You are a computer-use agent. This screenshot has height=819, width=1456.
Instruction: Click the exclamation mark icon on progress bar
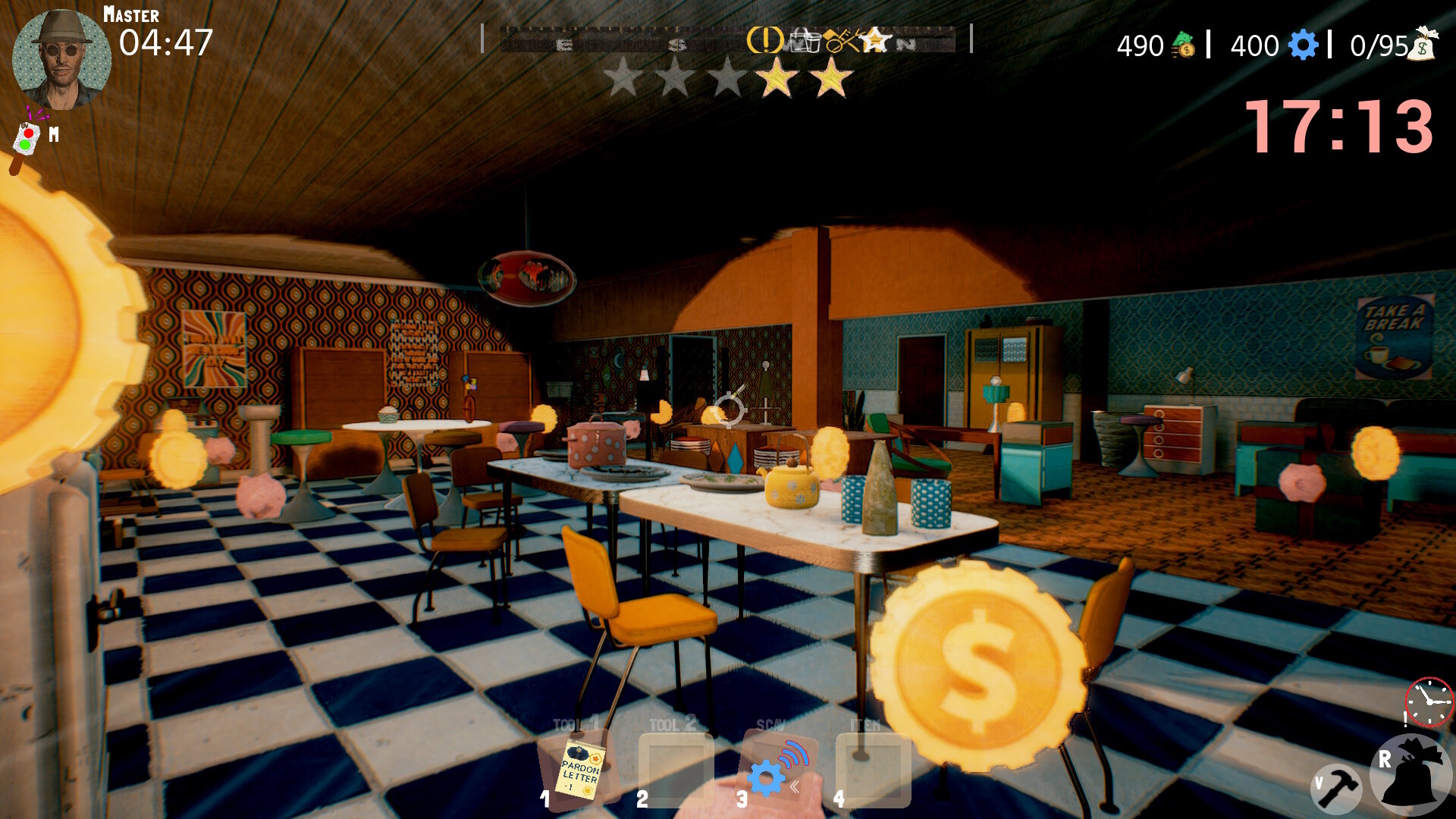(x=764, y=39)
